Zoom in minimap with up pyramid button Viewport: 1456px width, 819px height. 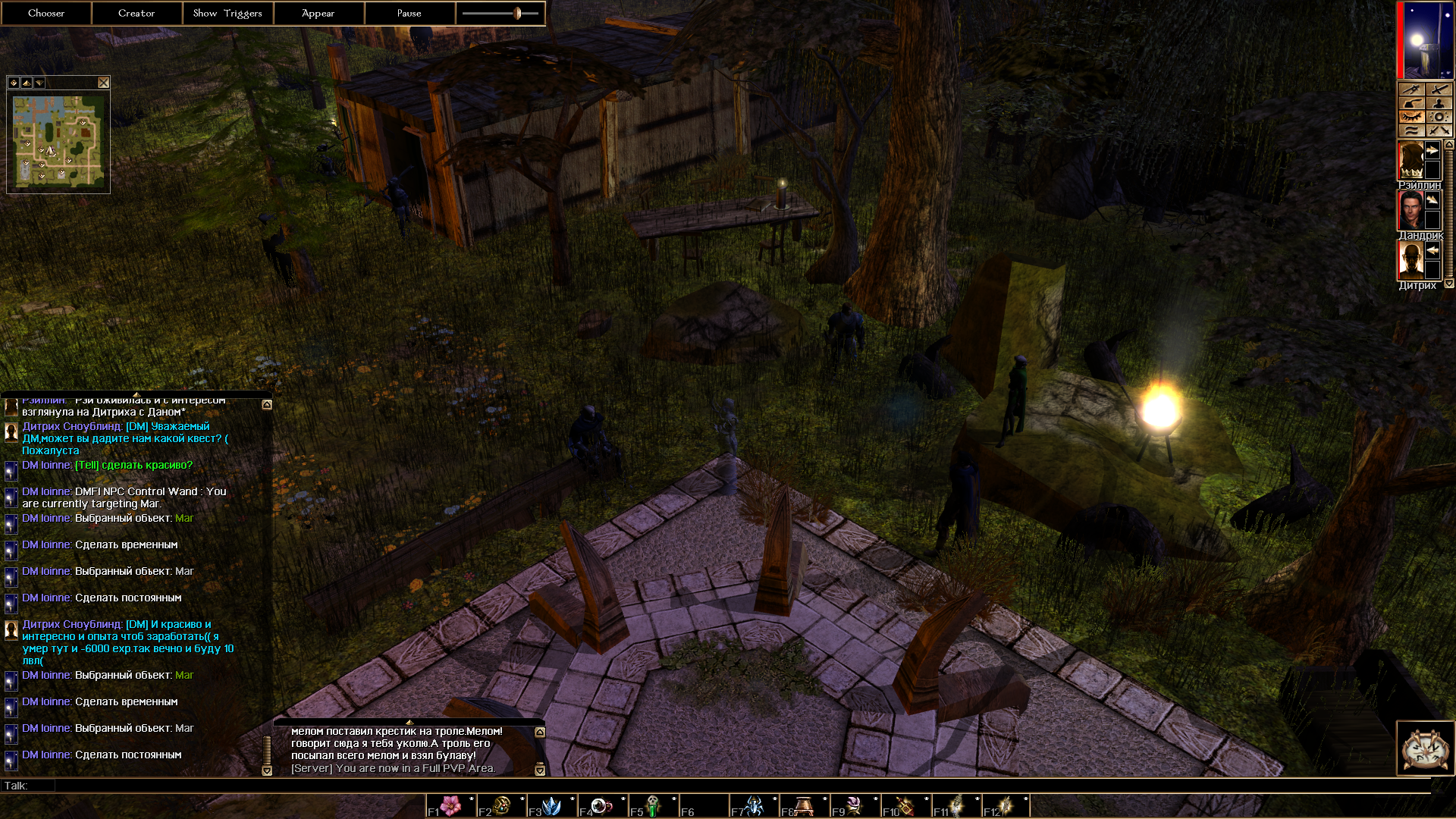[27, 83]
